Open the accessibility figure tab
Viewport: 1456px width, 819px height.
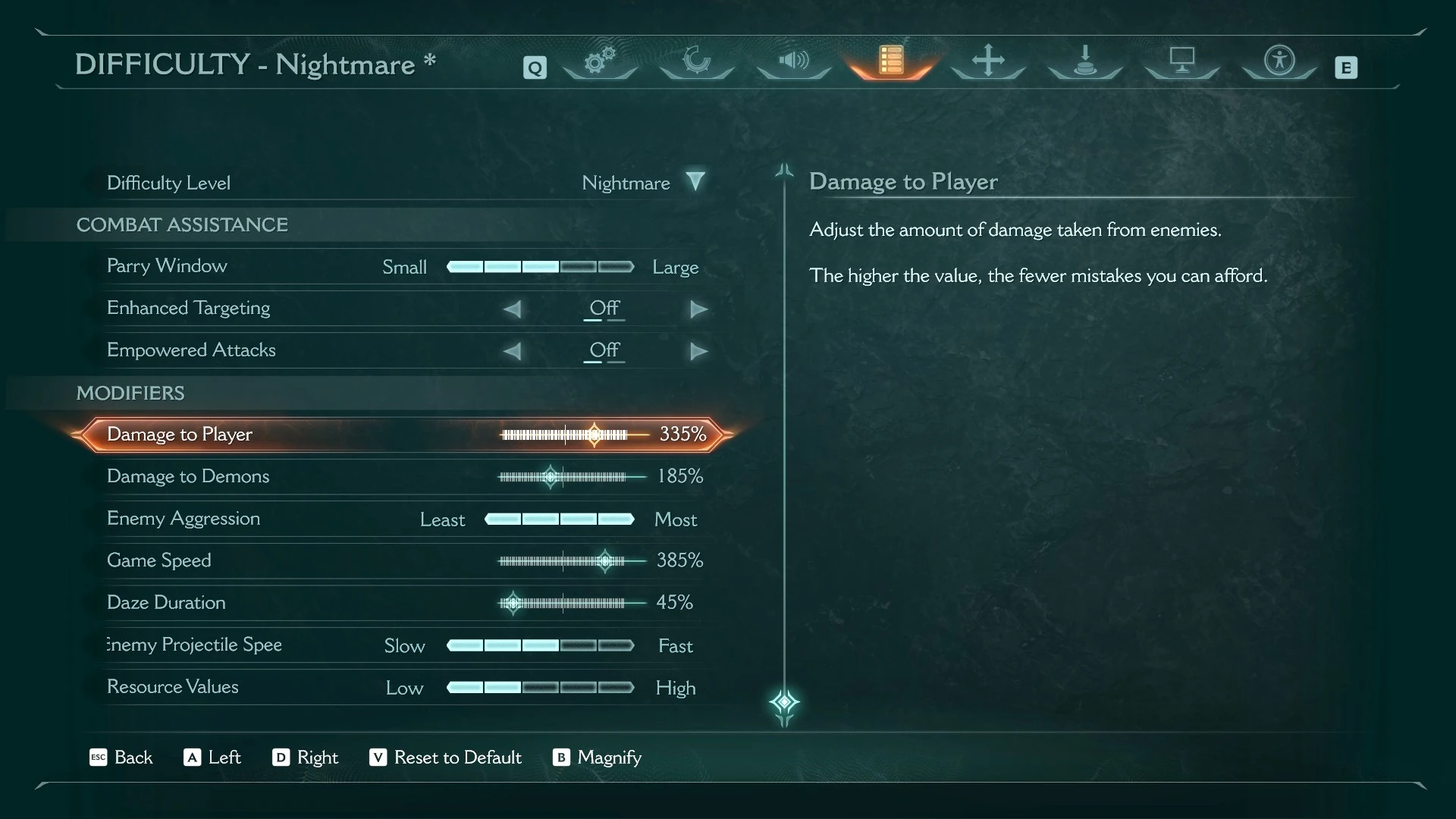click(x=1279, y=61)
